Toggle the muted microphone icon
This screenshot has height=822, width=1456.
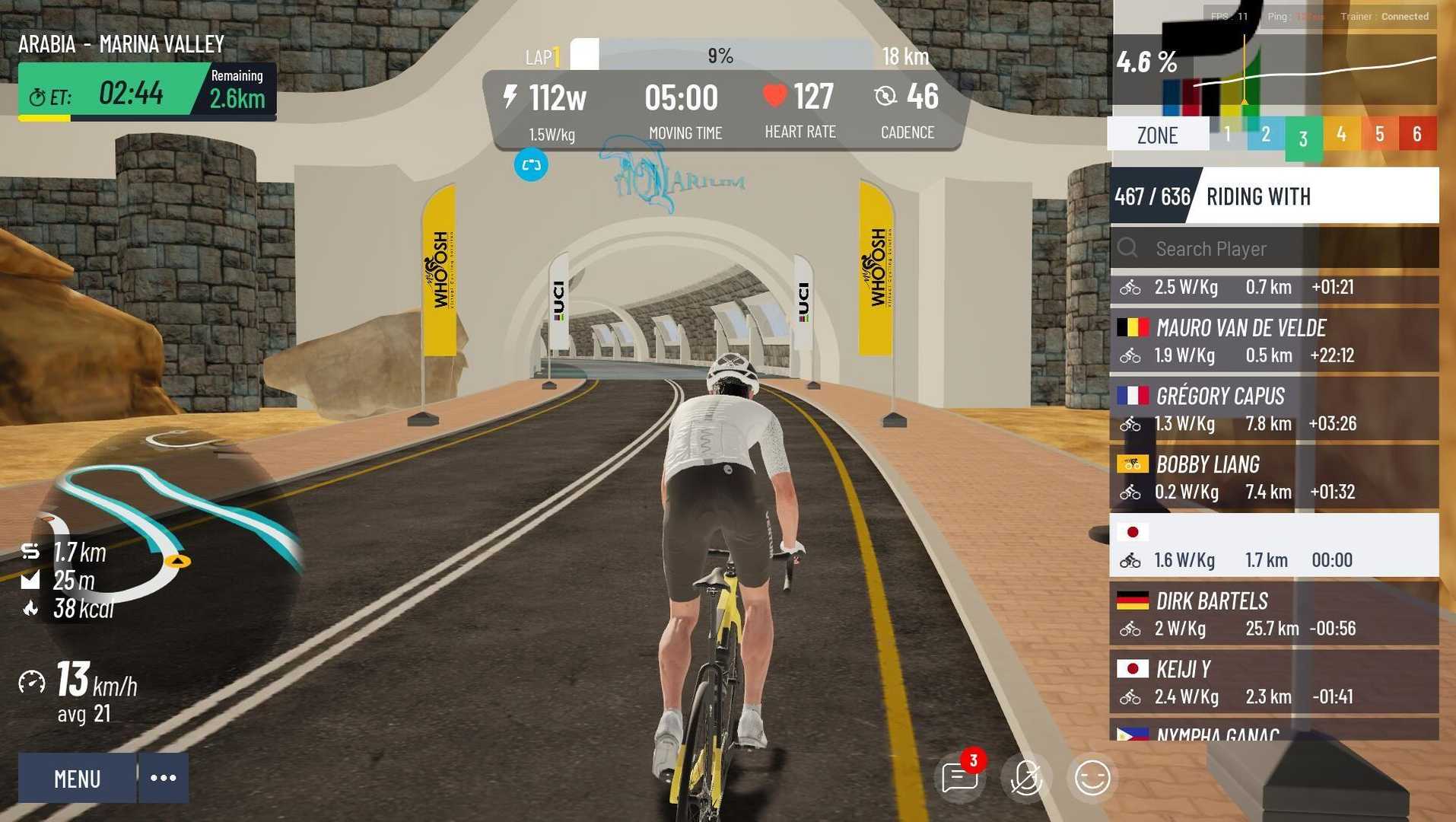(x=1025, y=778)
